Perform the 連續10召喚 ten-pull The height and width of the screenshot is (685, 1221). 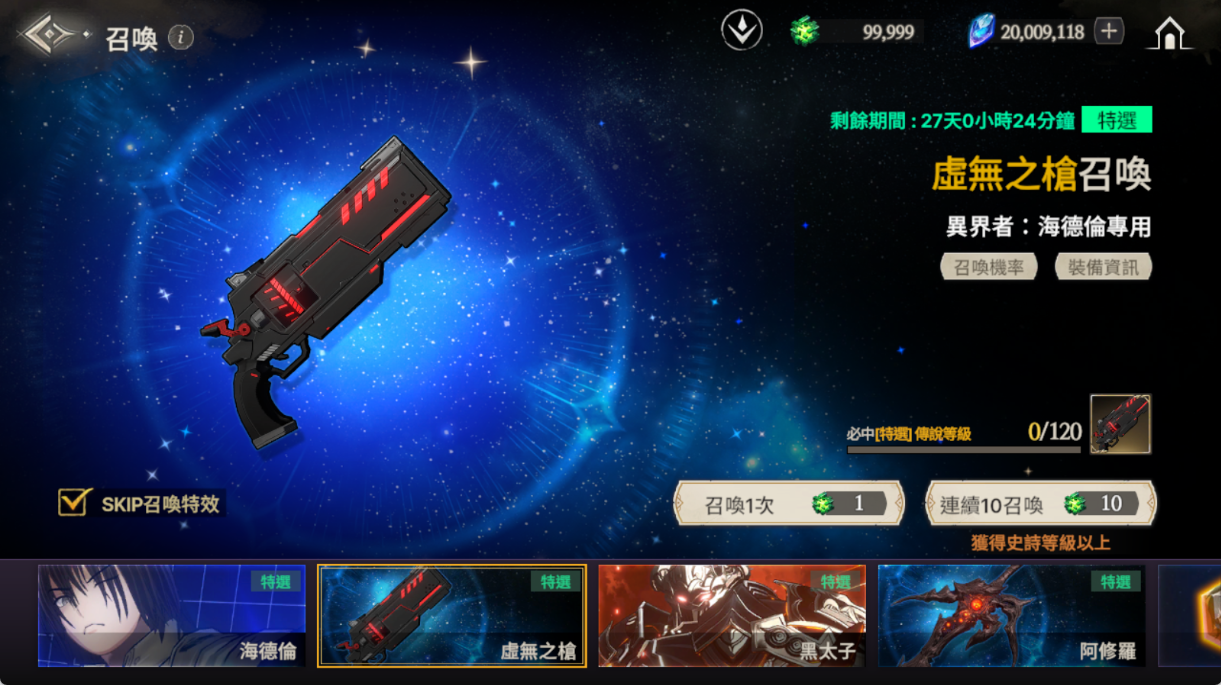point(1040,504)
